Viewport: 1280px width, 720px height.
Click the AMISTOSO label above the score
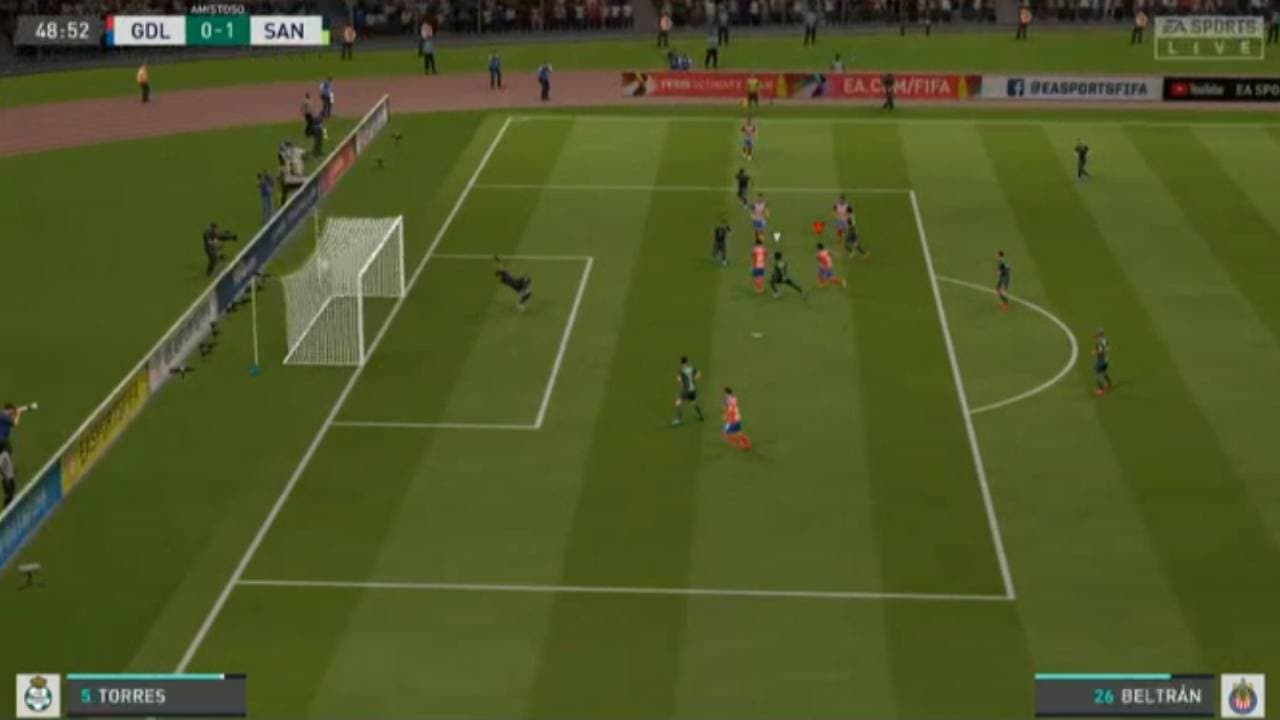(218, 10)
